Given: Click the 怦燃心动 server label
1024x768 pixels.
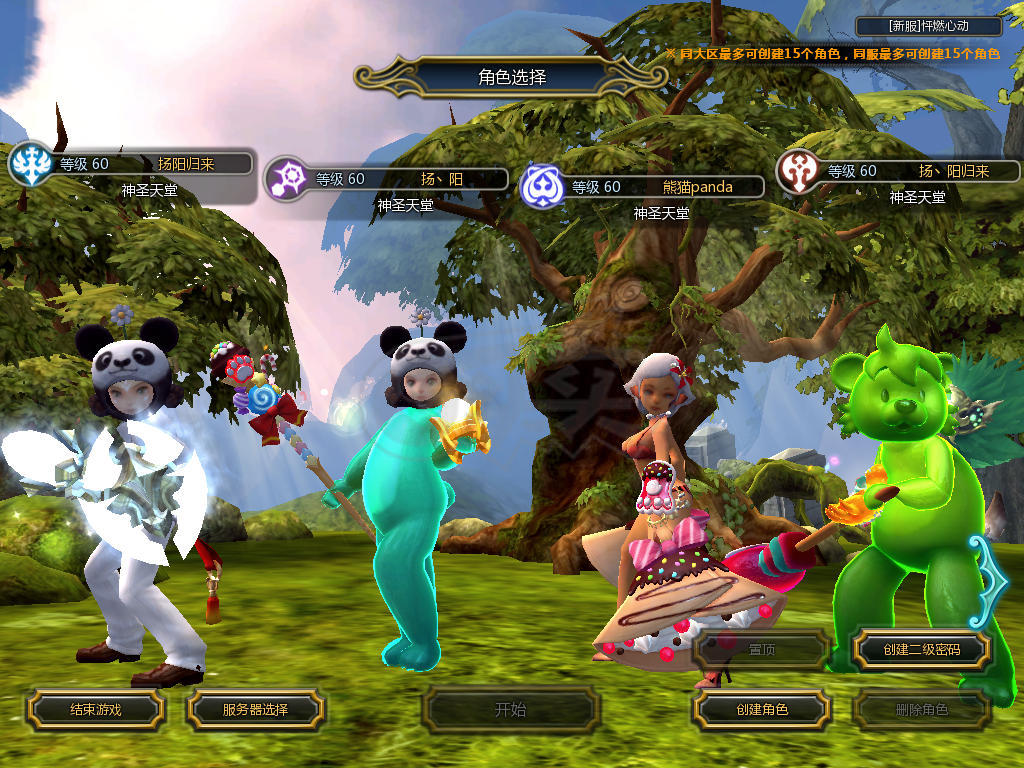Looking at the screenshot, I should click(x=929, y=27).
